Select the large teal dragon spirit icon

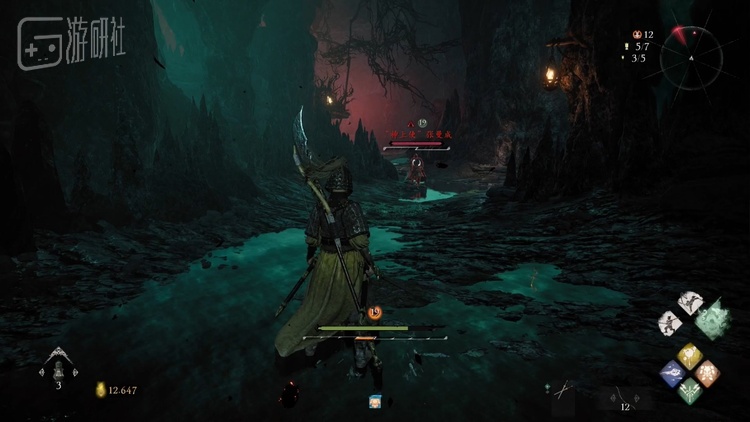pyautogui.click(x=712, y=319)
